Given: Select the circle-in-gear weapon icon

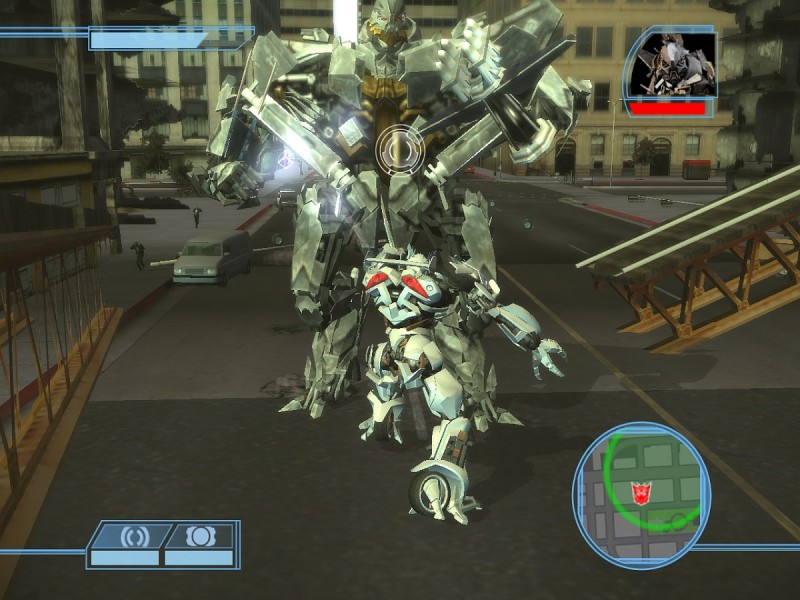Looking at the screenshot, I should click(x=201, y=537).
